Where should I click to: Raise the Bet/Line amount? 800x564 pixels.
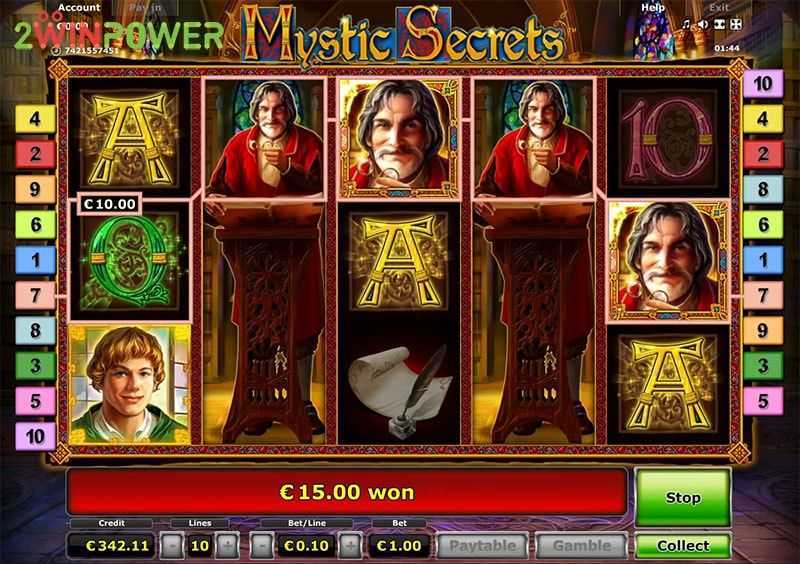pos(351,546)
